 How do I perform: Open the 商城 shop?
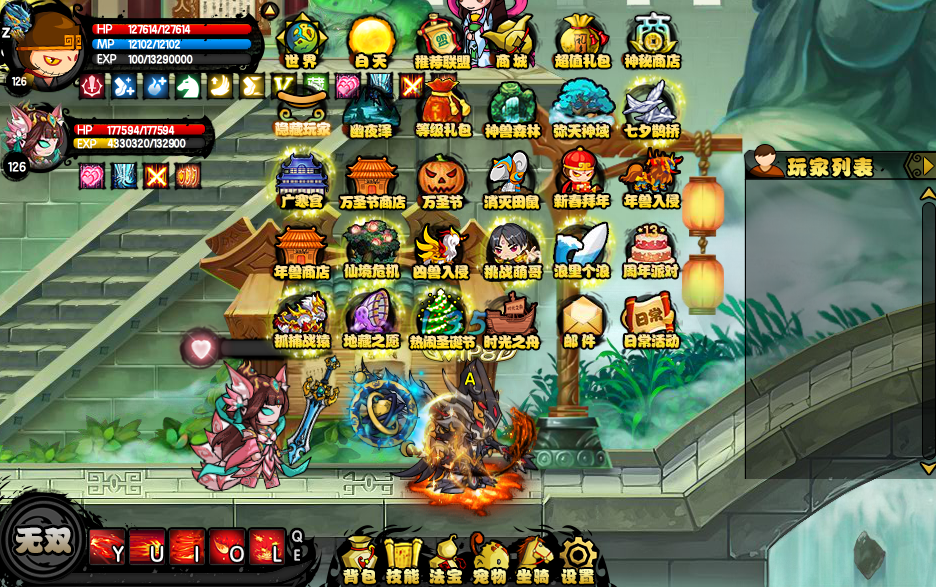[511, 40]
